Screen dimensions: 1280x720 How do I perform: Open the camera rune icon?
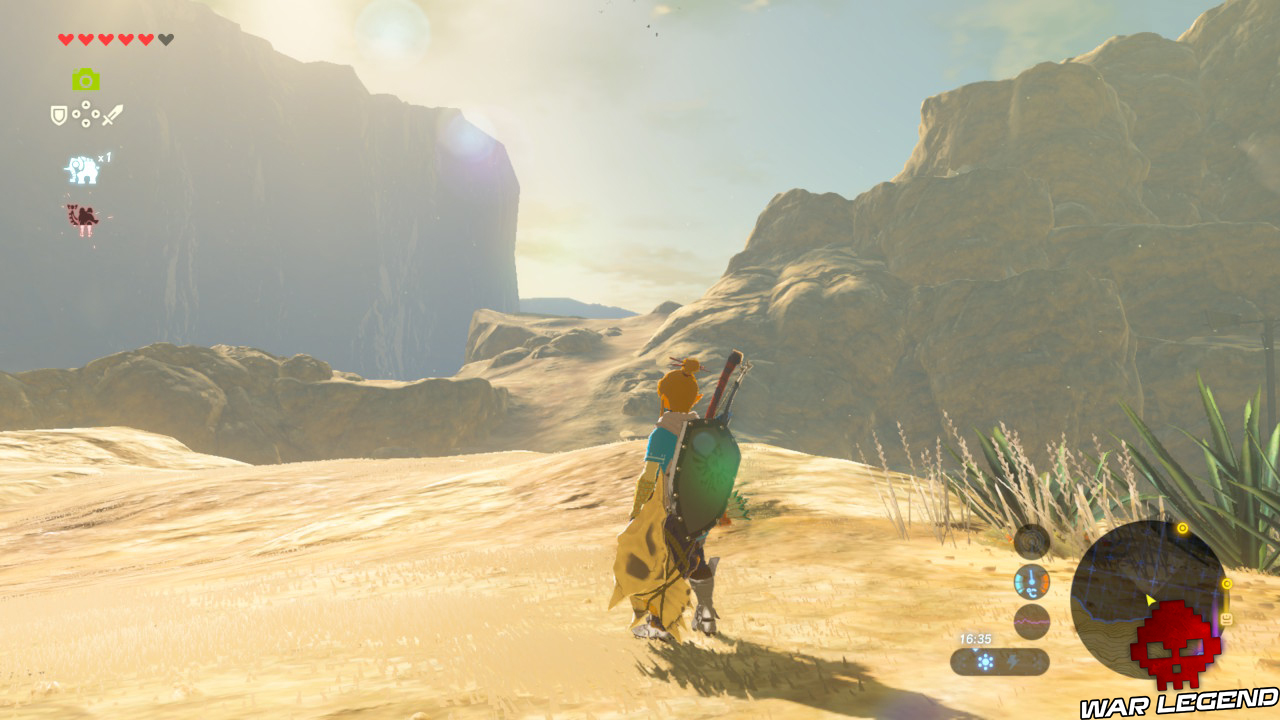coord(85,80)
